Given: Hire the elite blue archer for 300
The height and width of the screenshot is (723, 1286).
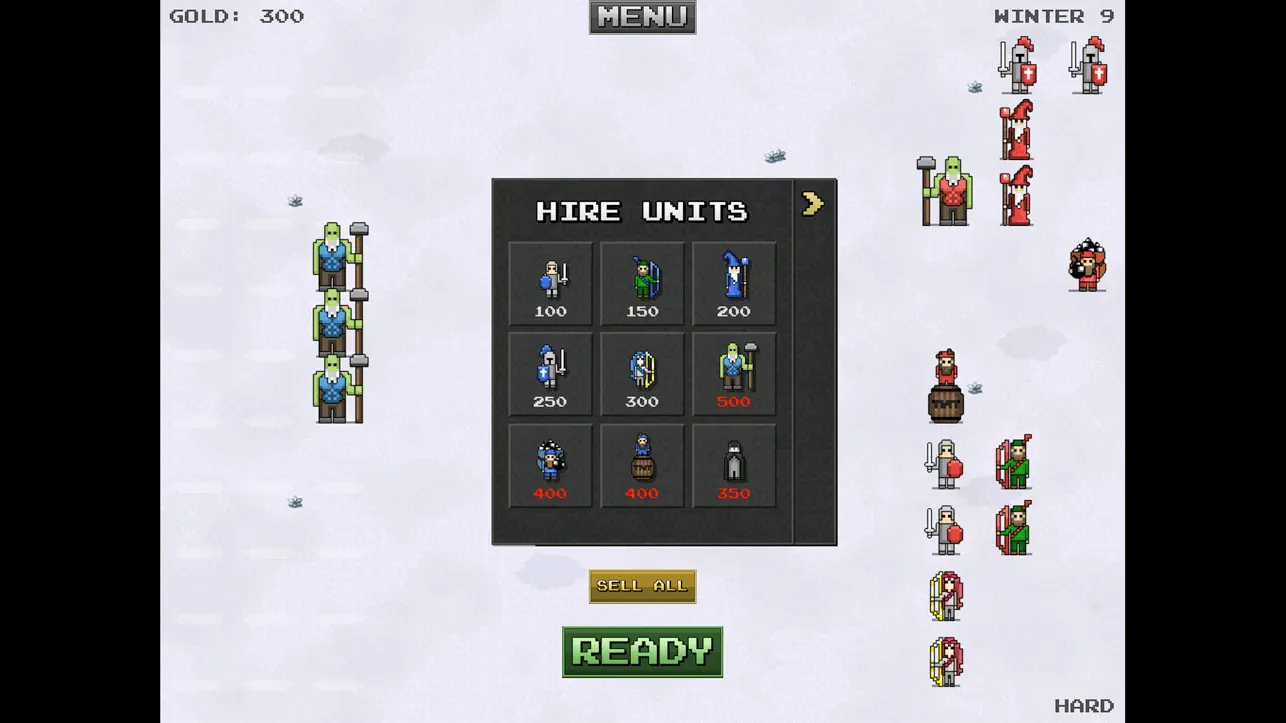Looking at the screenshot, I should 641,373.
